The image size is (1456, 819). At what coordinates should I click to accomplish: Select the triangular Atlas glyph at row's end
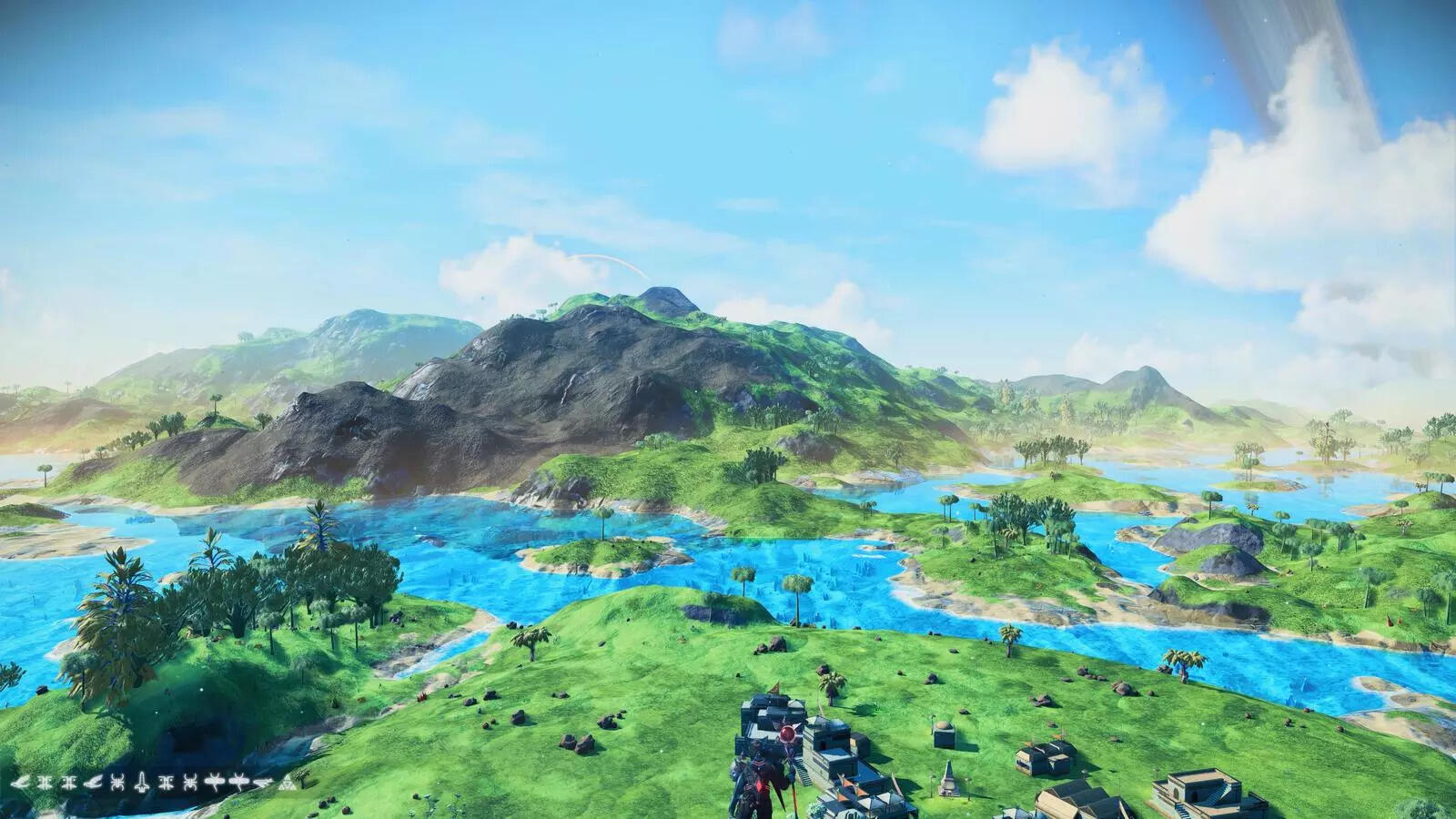click(x=287, y=783)
